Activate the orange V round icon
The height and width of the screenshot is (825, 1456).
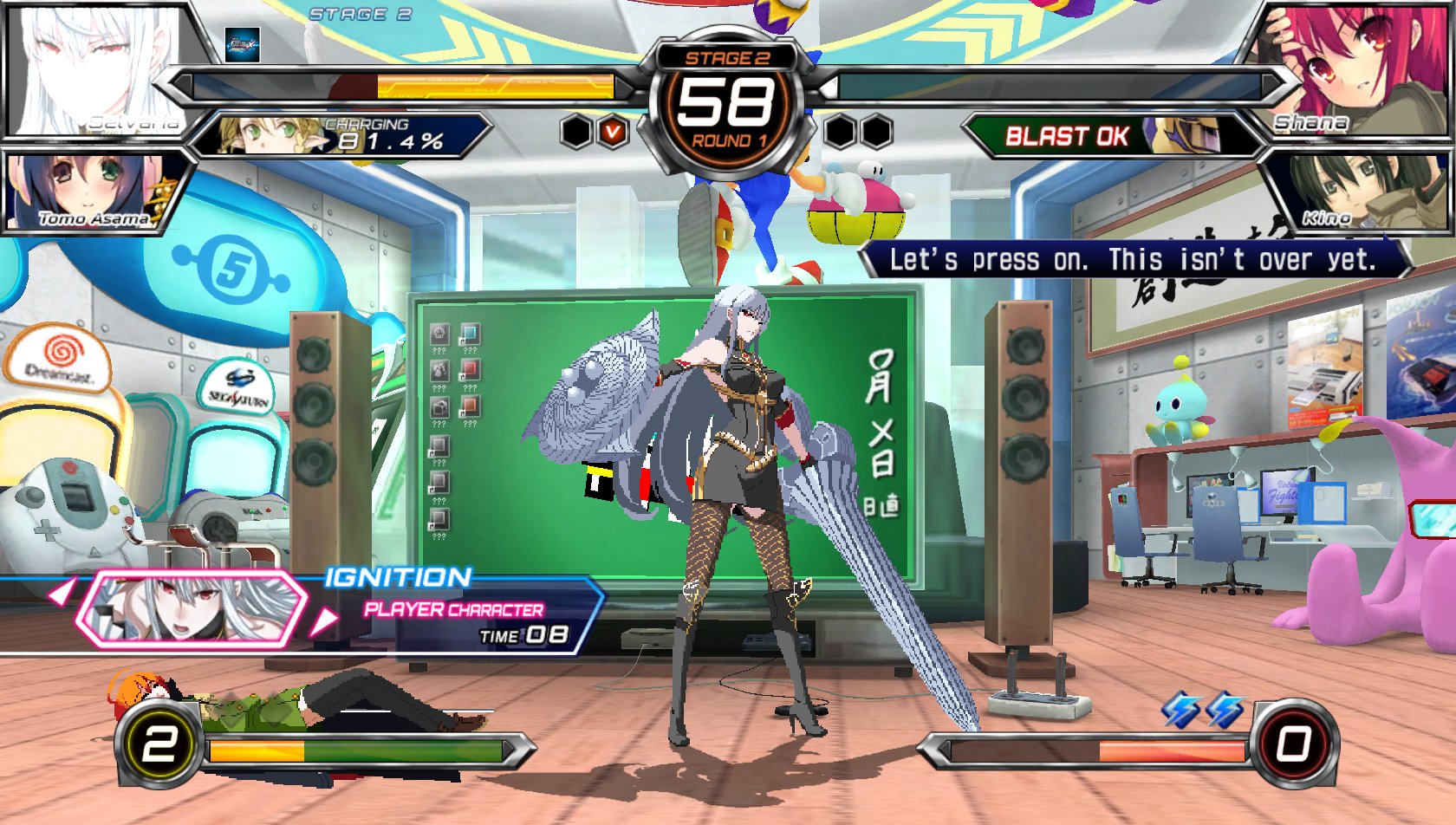coord(614,132)
